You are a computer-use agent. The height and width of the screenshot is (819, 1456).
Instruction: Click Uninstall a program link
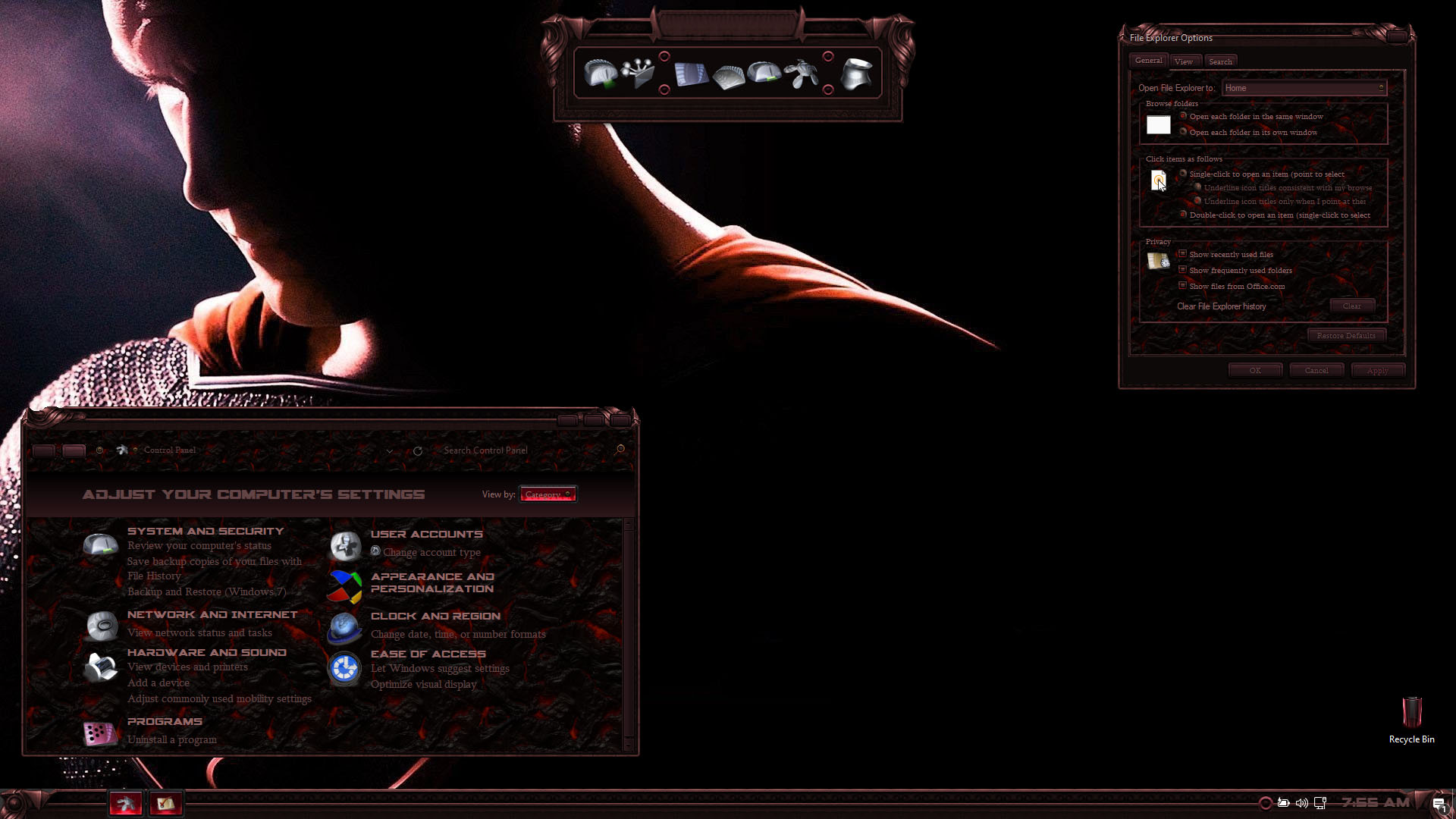point(171,739)
